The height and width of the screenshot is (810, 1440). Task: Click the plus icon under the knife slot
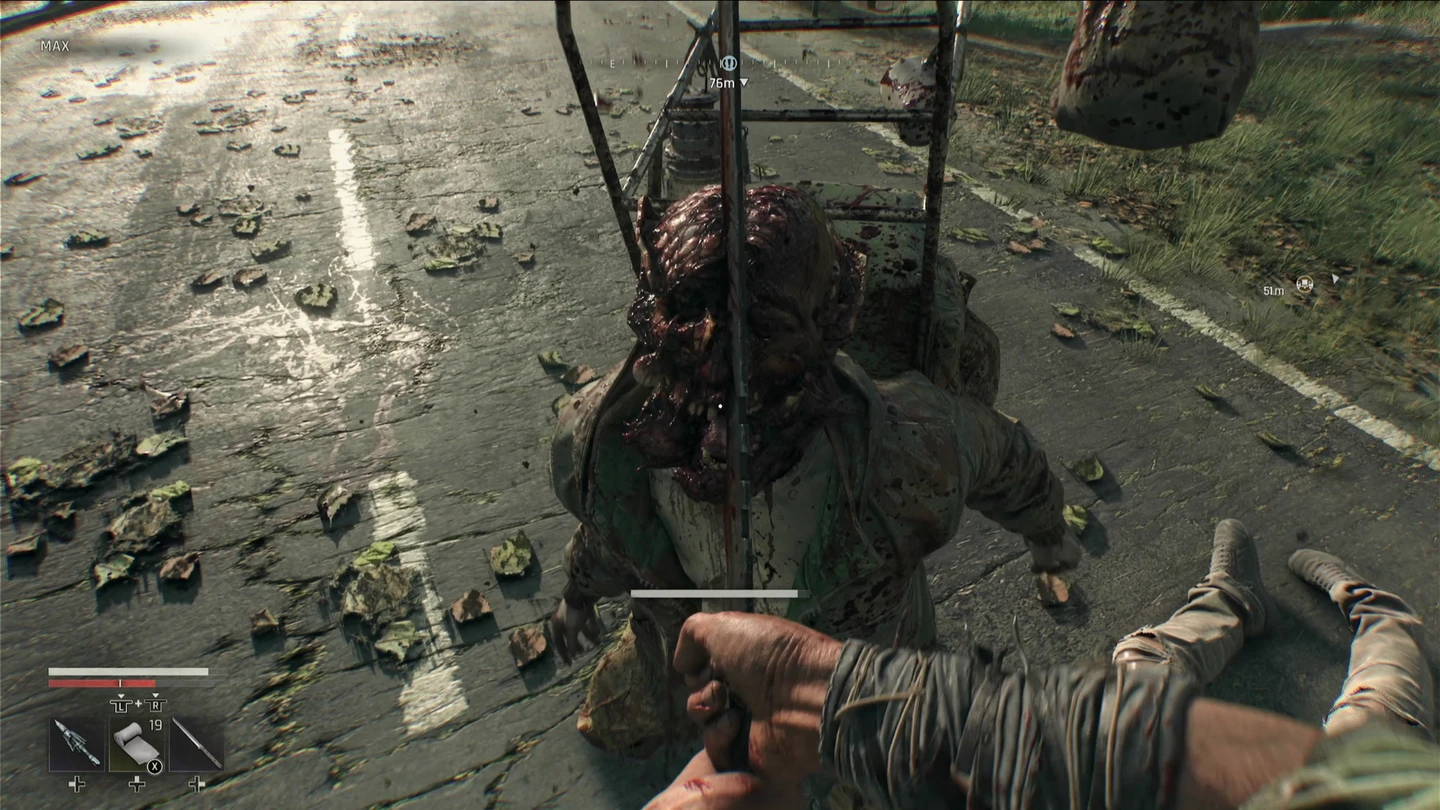point(197,785)
